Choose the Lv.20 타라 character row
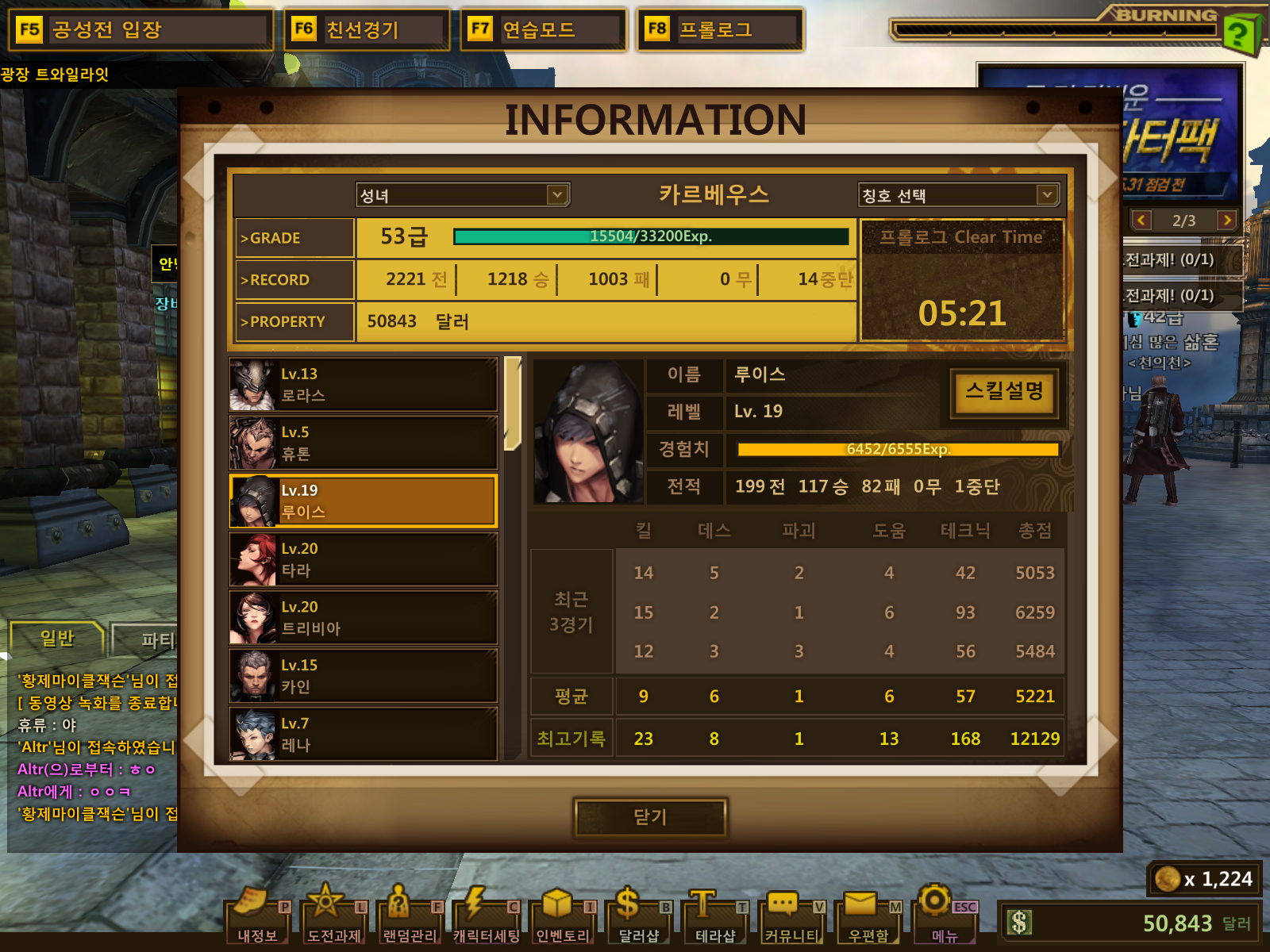Screen dimensions: 1270x952 click(364, 559)
